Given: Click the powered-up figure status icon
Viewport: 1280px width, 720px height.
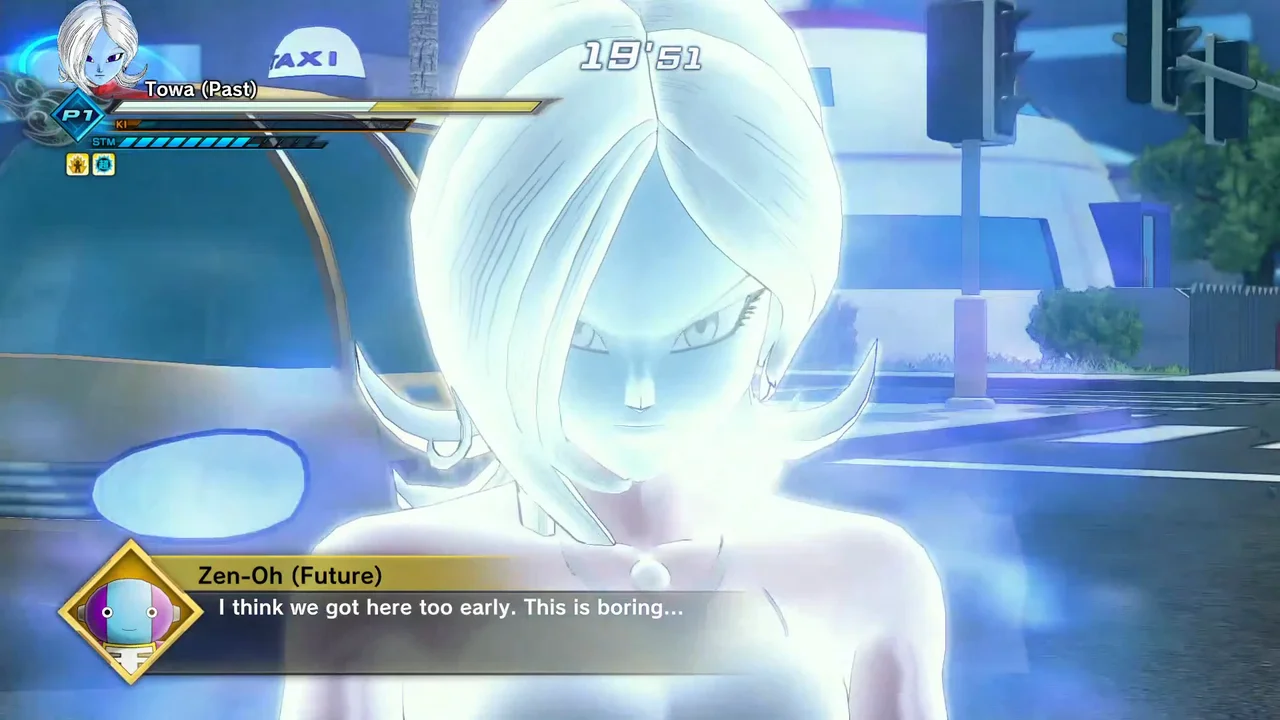Looking at the screenshot, I should (77, 164).
